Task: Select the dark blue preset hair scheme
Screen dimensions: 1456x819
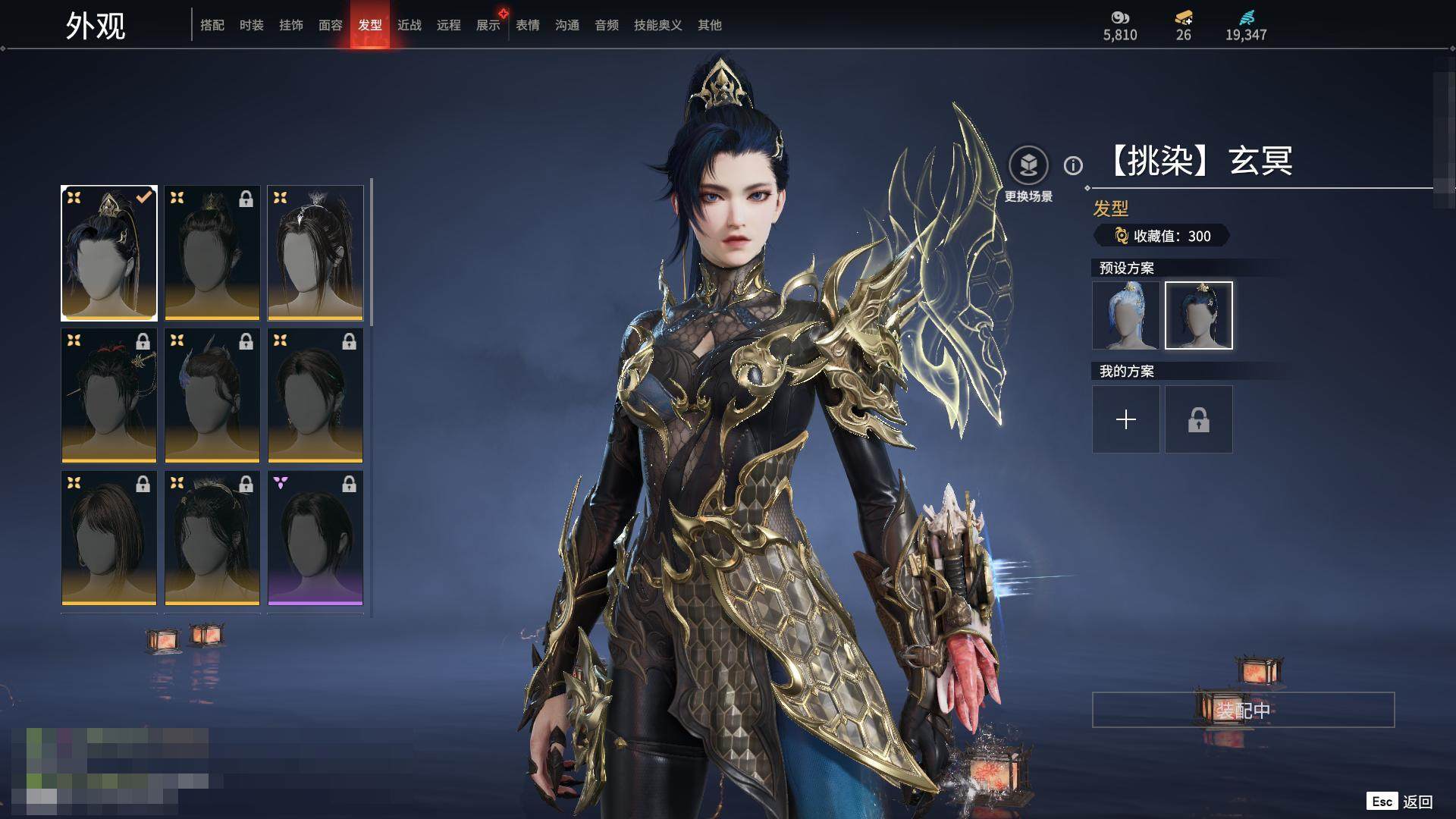Action: point(1199,315)
